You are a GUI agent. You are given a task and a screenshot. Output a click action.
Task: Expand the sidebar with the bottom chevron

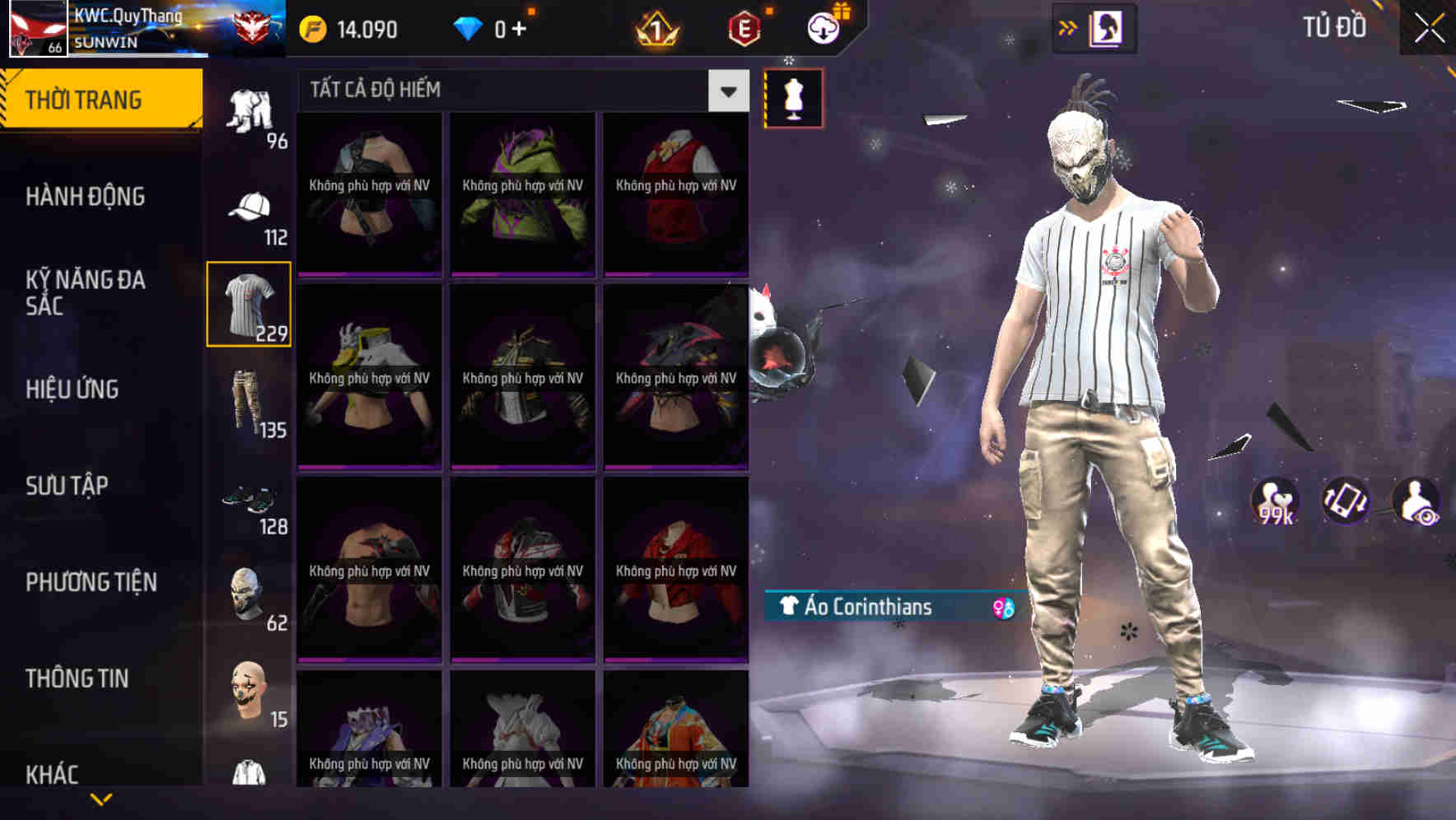(101, 797)
